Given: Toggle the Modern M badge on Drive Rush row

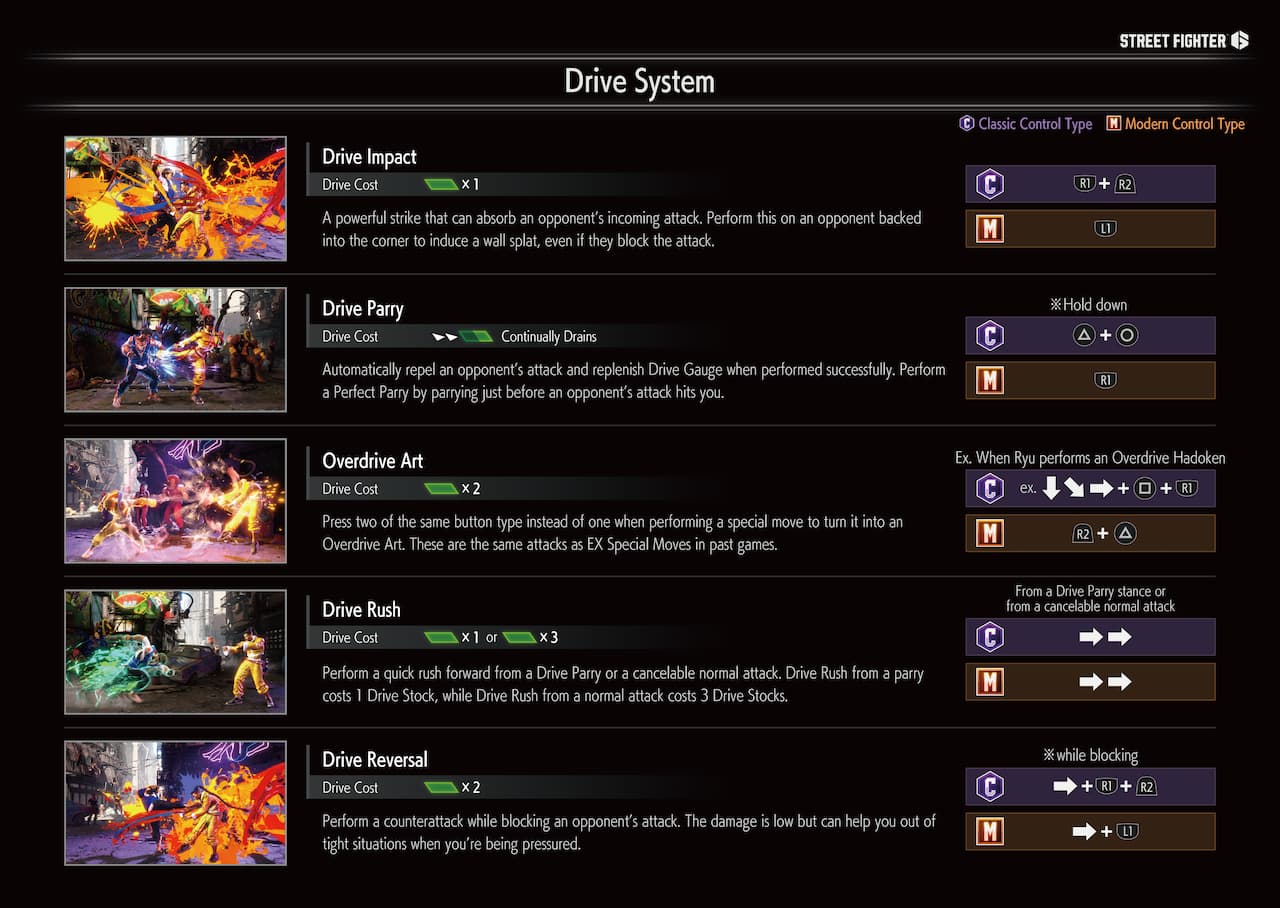Looking at the screenshot, I should [989, 681].
